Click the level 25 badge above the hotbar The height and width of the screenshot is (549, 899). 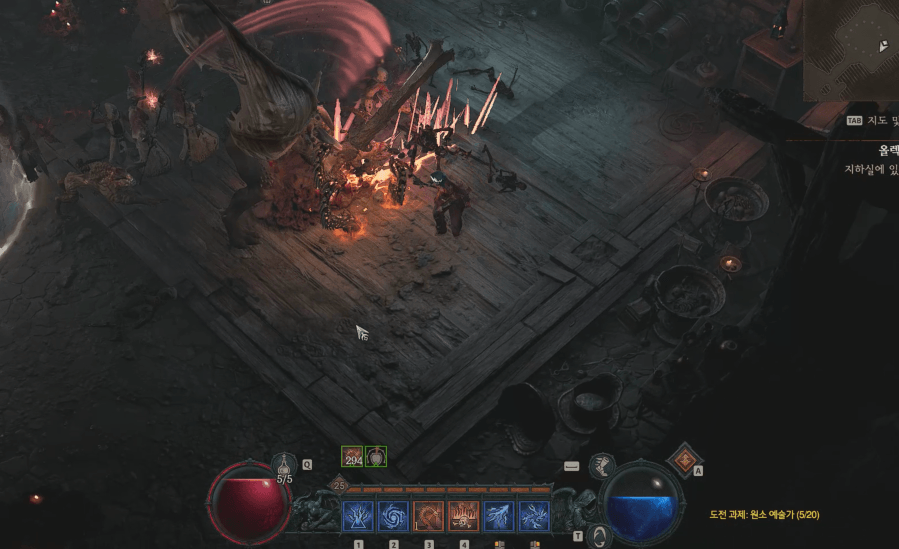pyautogui.click(x=339, y=486)
